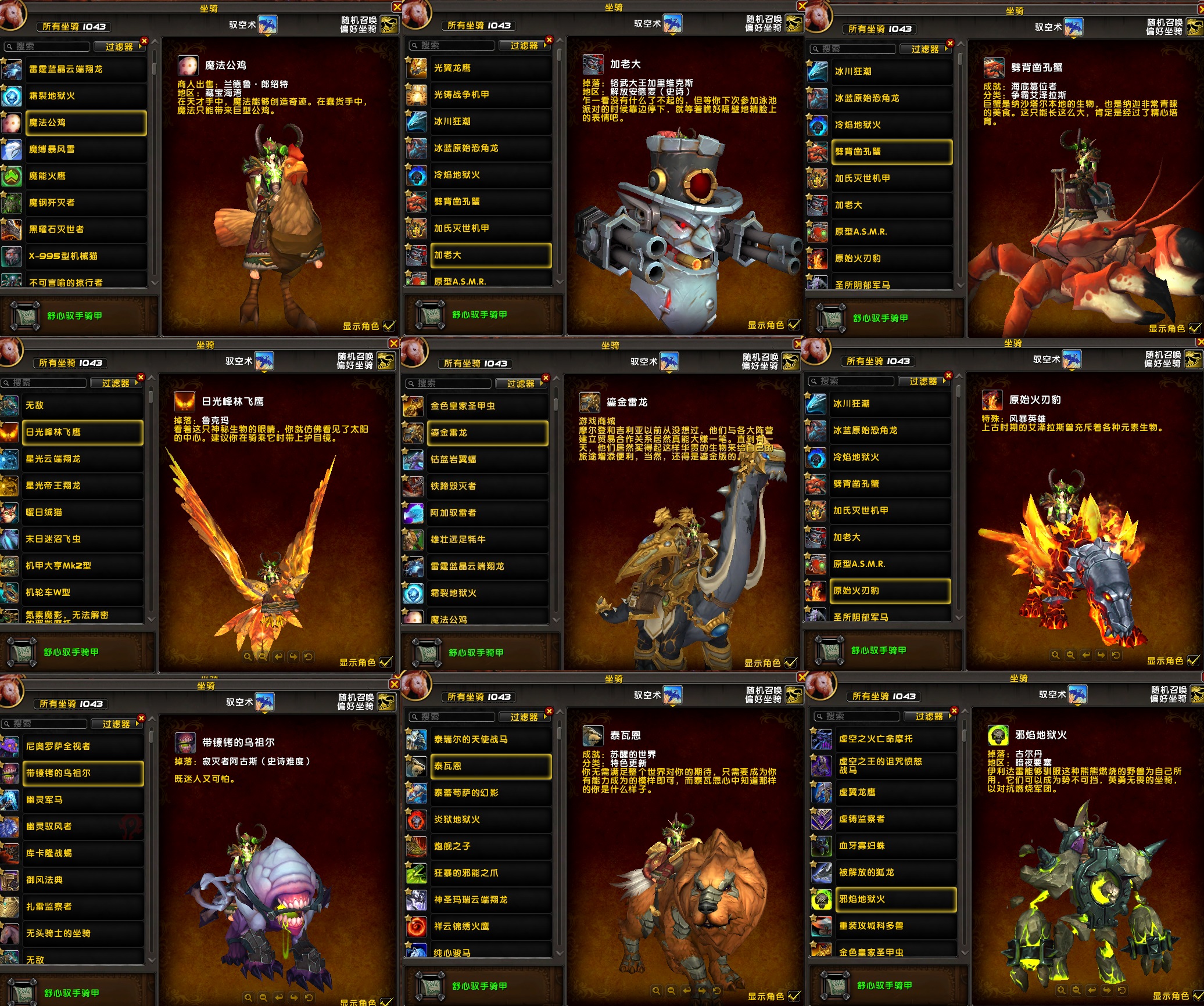Pick the 黑曜石灭世者 mount entry

point(85,229)
